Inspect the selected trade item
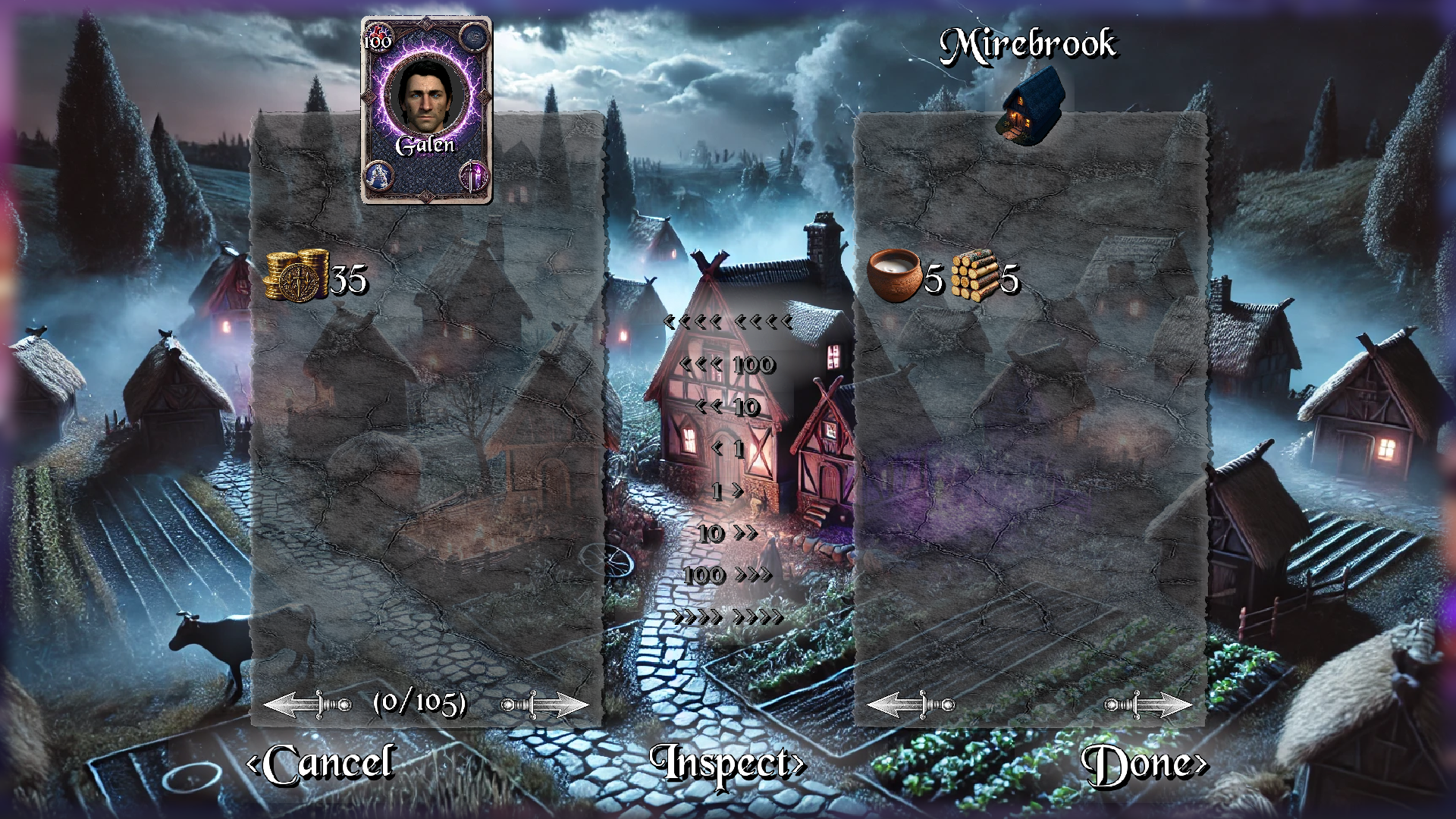The width and height of the screenshot is (1456, 819). coord(726,764)
